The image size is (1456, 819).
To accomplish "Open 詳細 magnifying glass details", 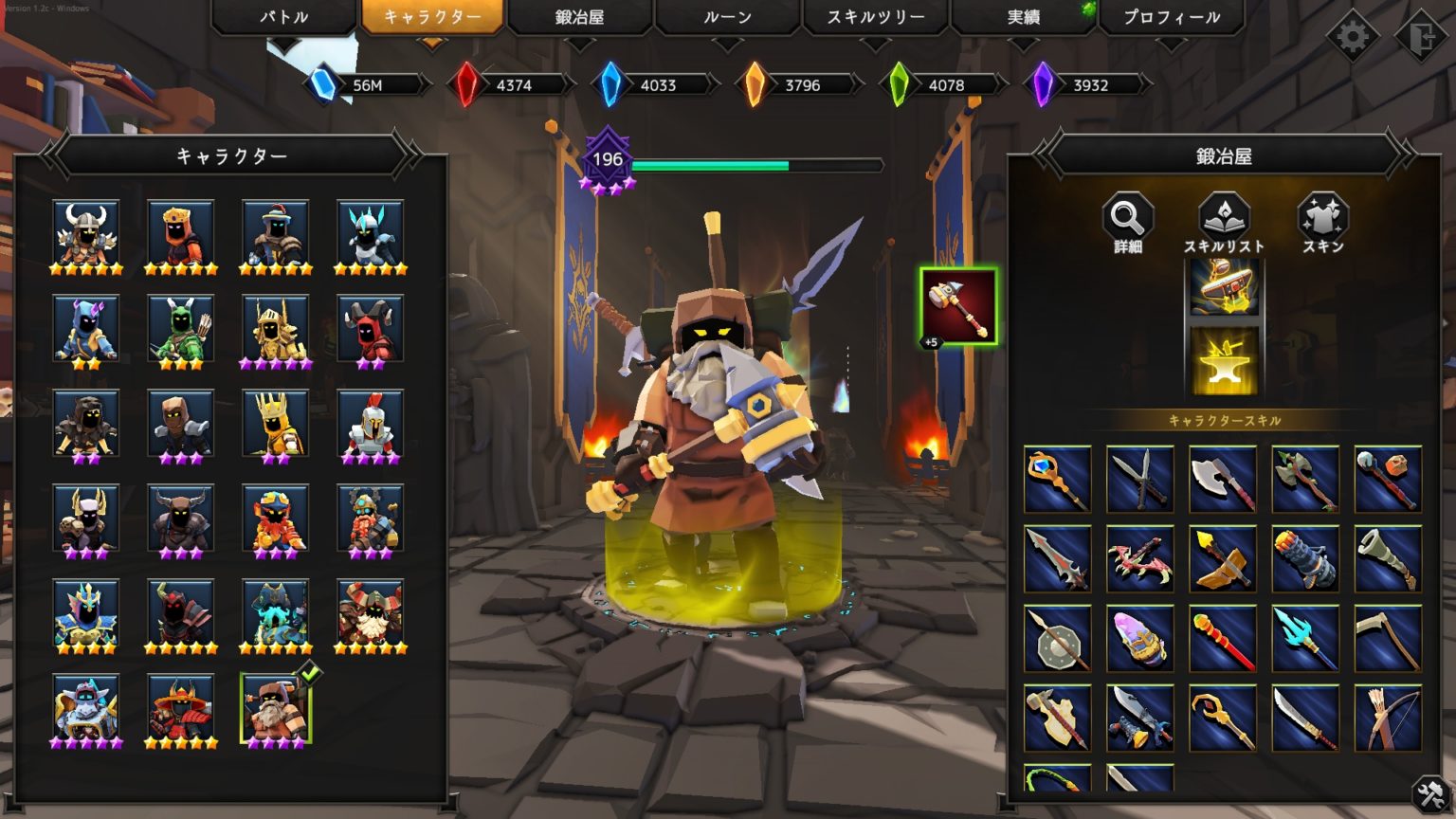I will (1127, 223).
